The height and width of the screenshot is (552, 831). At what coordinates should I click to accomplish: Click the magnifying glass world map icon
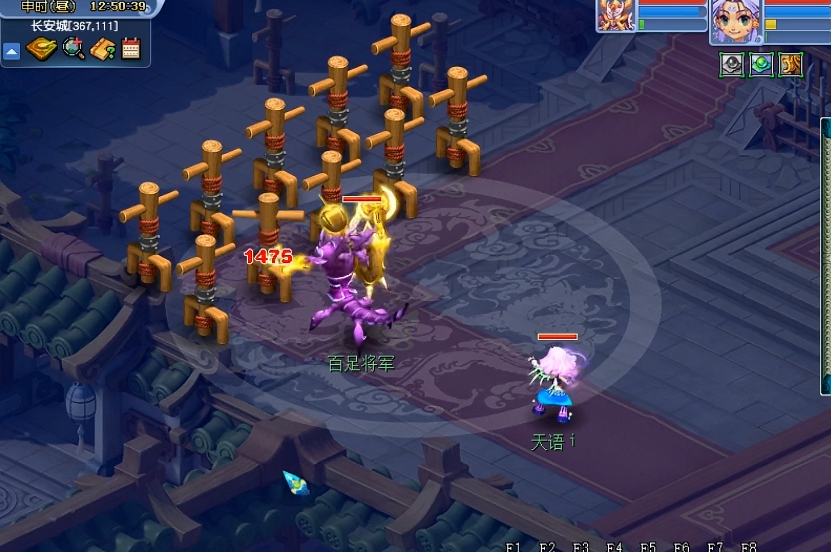[x=73, y=49]
